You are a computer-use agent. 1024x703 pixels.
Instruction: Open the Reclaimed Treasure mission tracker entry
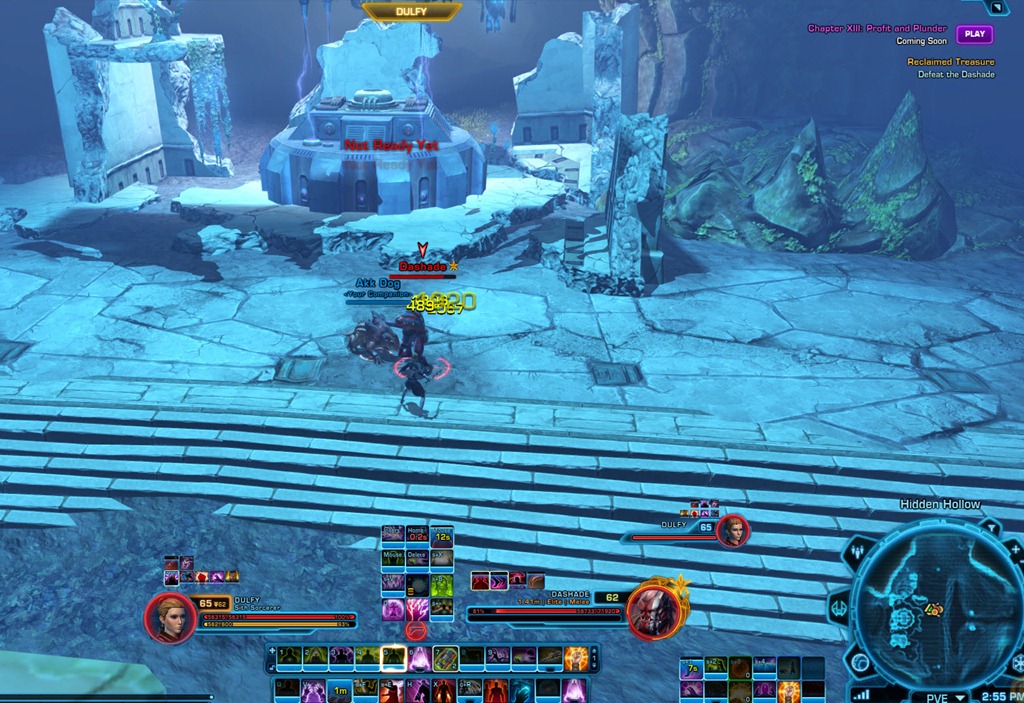(x=950, y=62)
